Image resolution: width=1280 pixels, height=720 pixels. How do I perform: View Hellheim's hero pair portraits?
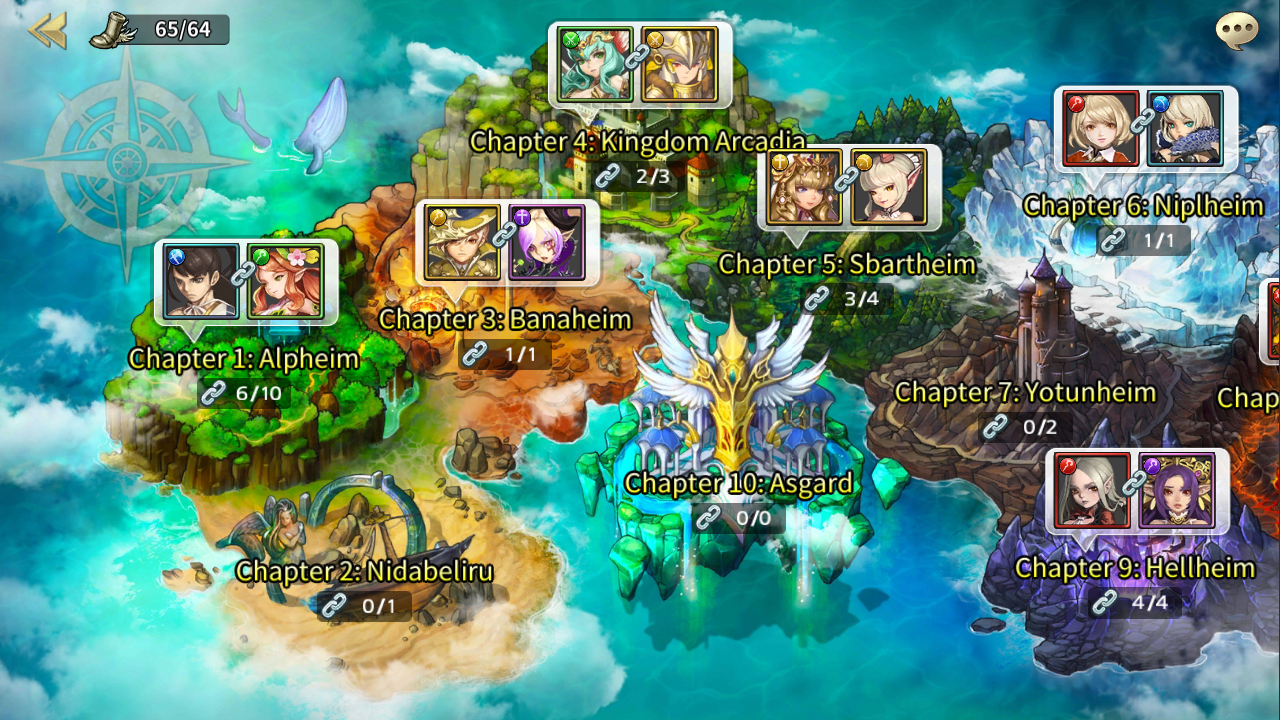click(1136, 491)
